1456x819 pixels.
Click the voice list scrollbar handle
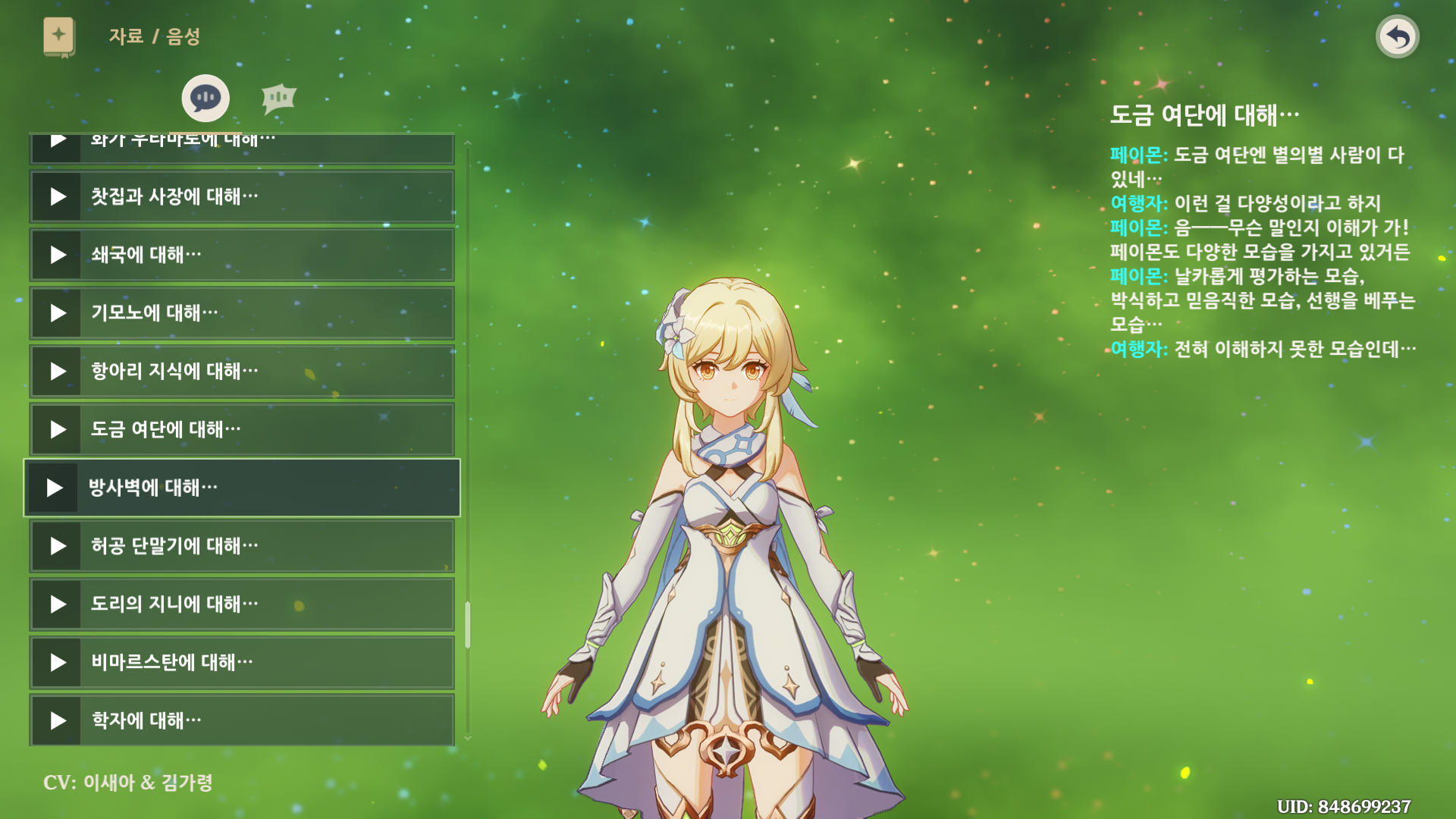coord(467,625)
